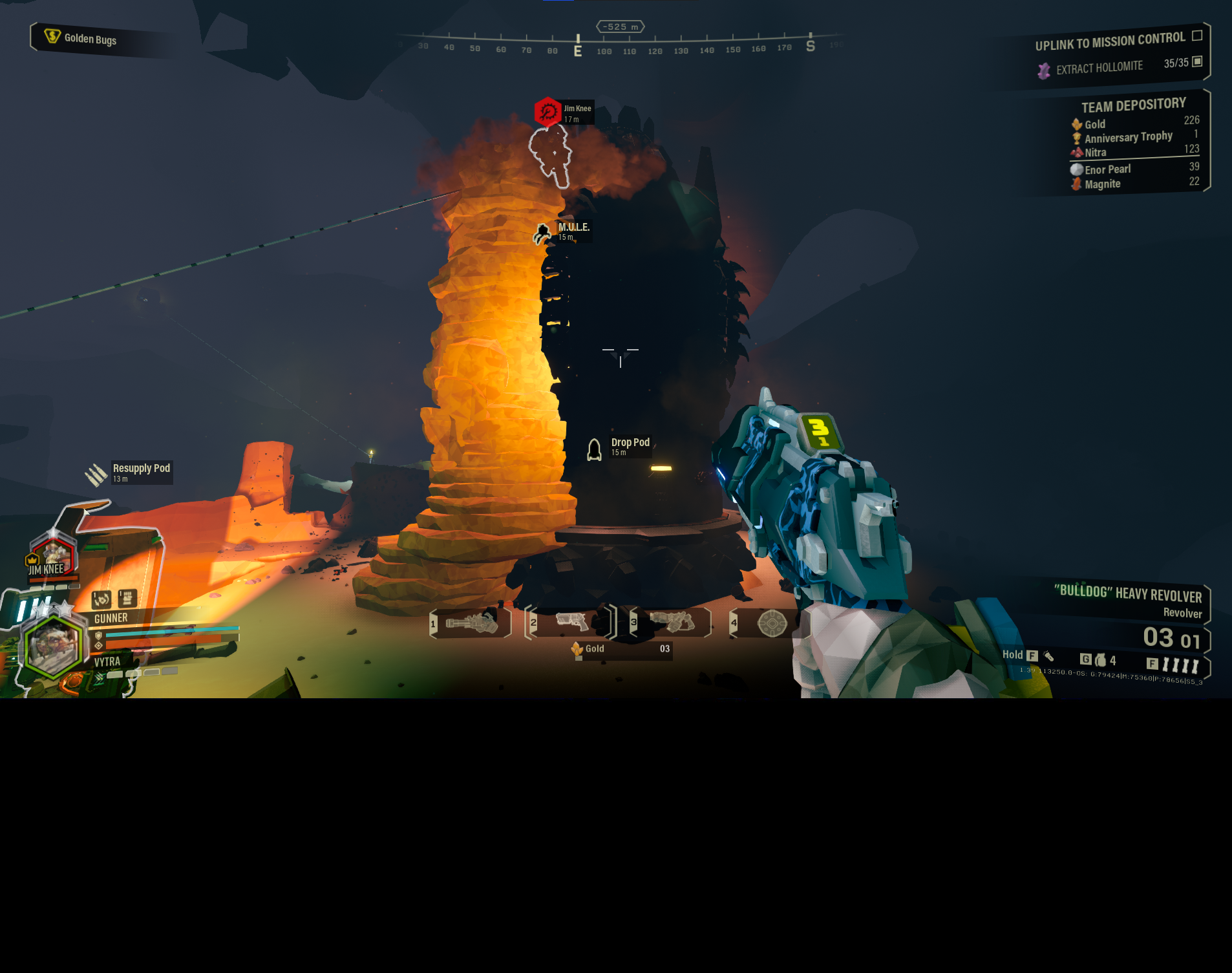1232x973 pixels.
Task: Click the Extract Hollomite objective
Action: click(1099, 67)
